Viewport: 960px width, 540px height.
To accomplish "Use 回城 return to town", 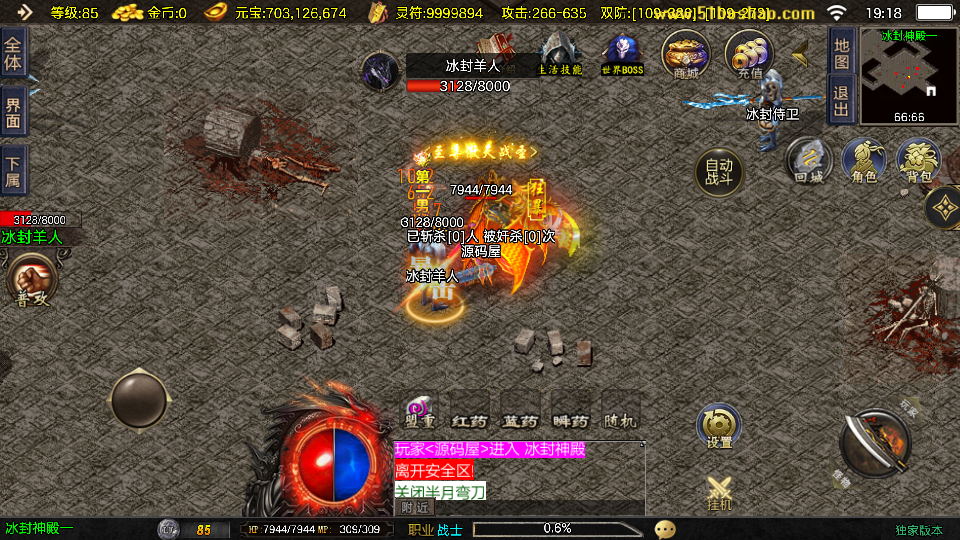I will click(808, 161).
